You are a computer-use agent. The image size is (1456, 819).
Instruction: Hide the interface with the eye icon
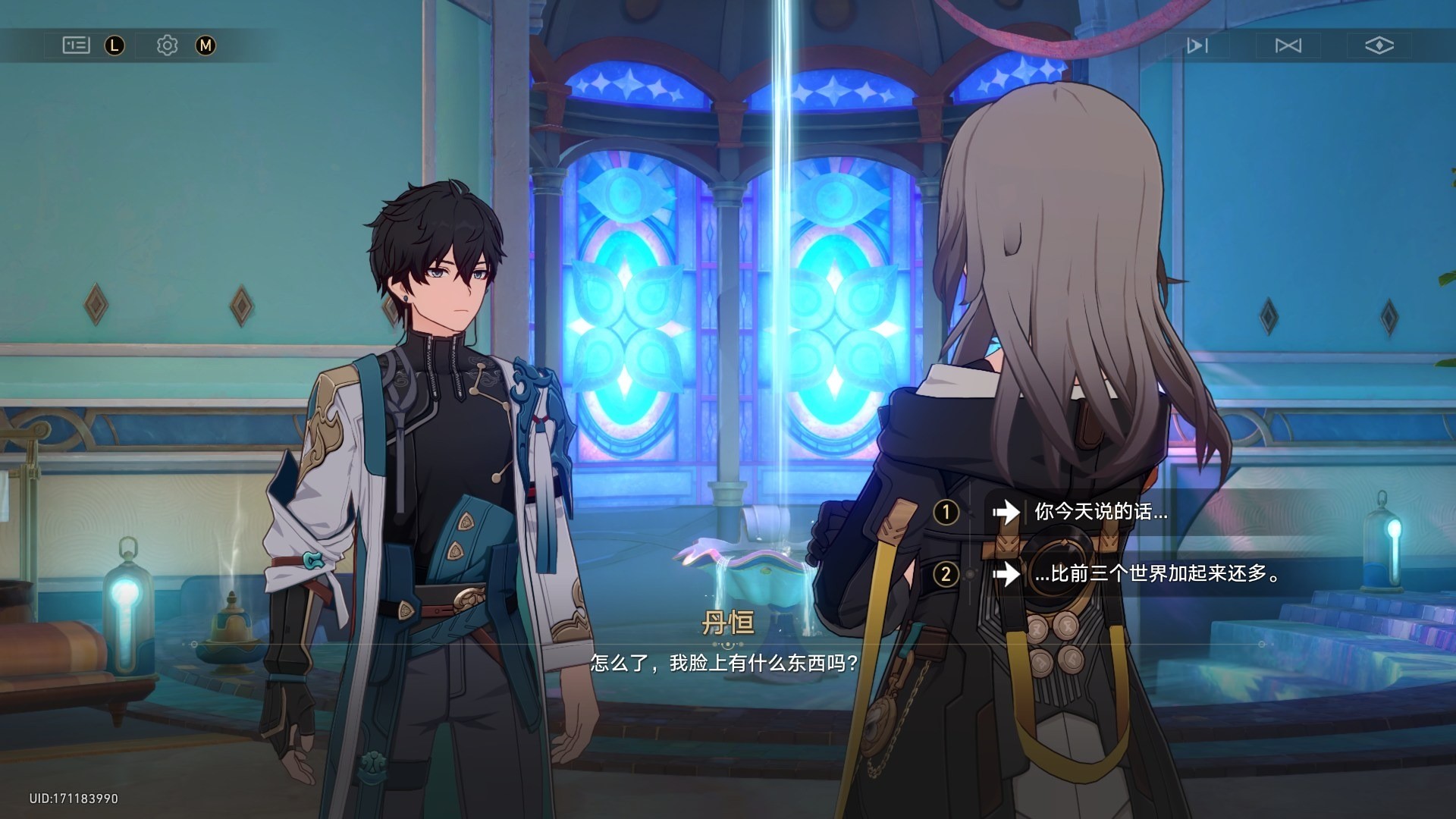(1379, 45)
